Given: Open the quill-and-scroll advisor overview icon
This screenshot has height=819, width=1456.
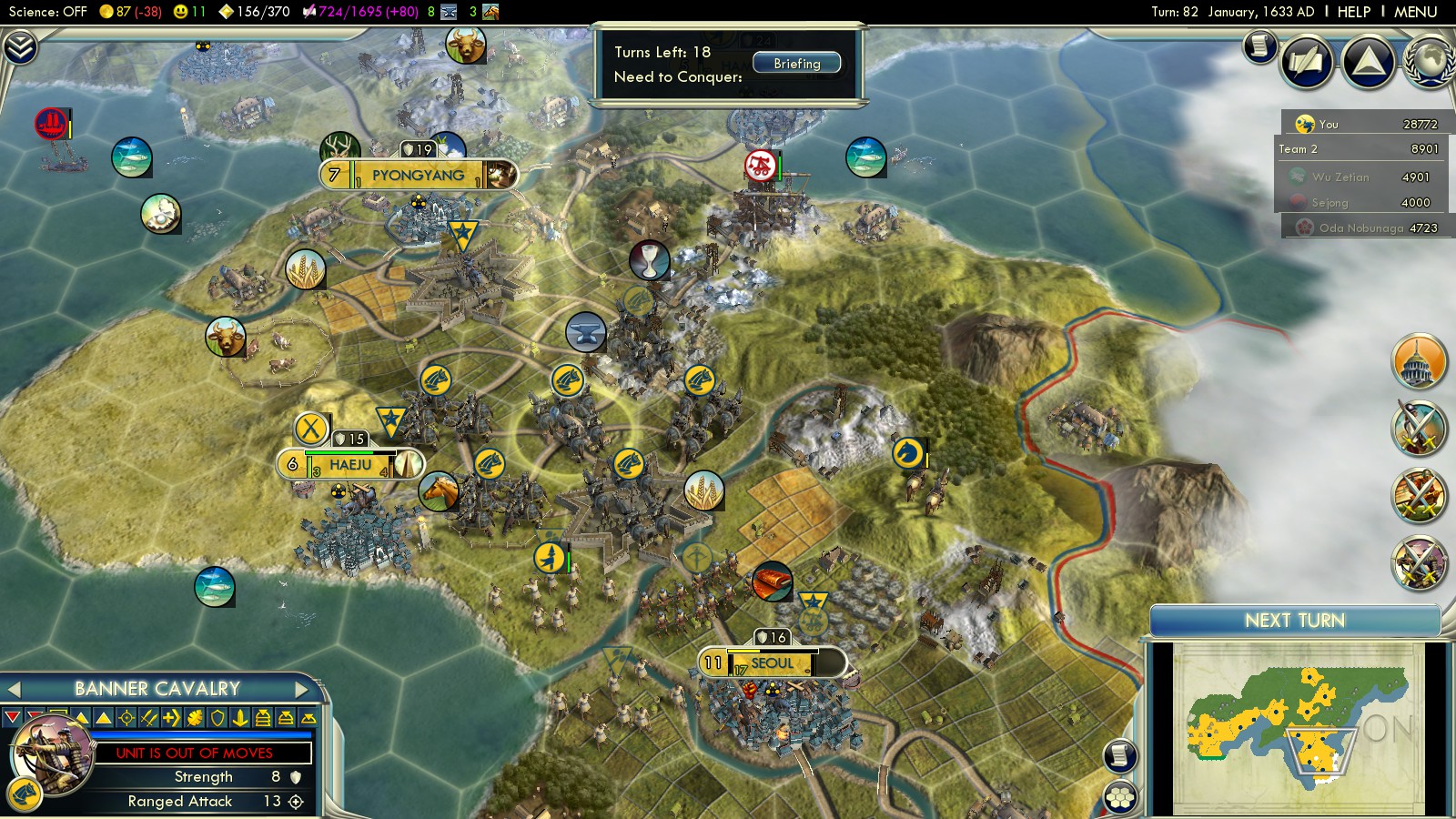Looking at the screenshot, I should (x=1307, y=62).
